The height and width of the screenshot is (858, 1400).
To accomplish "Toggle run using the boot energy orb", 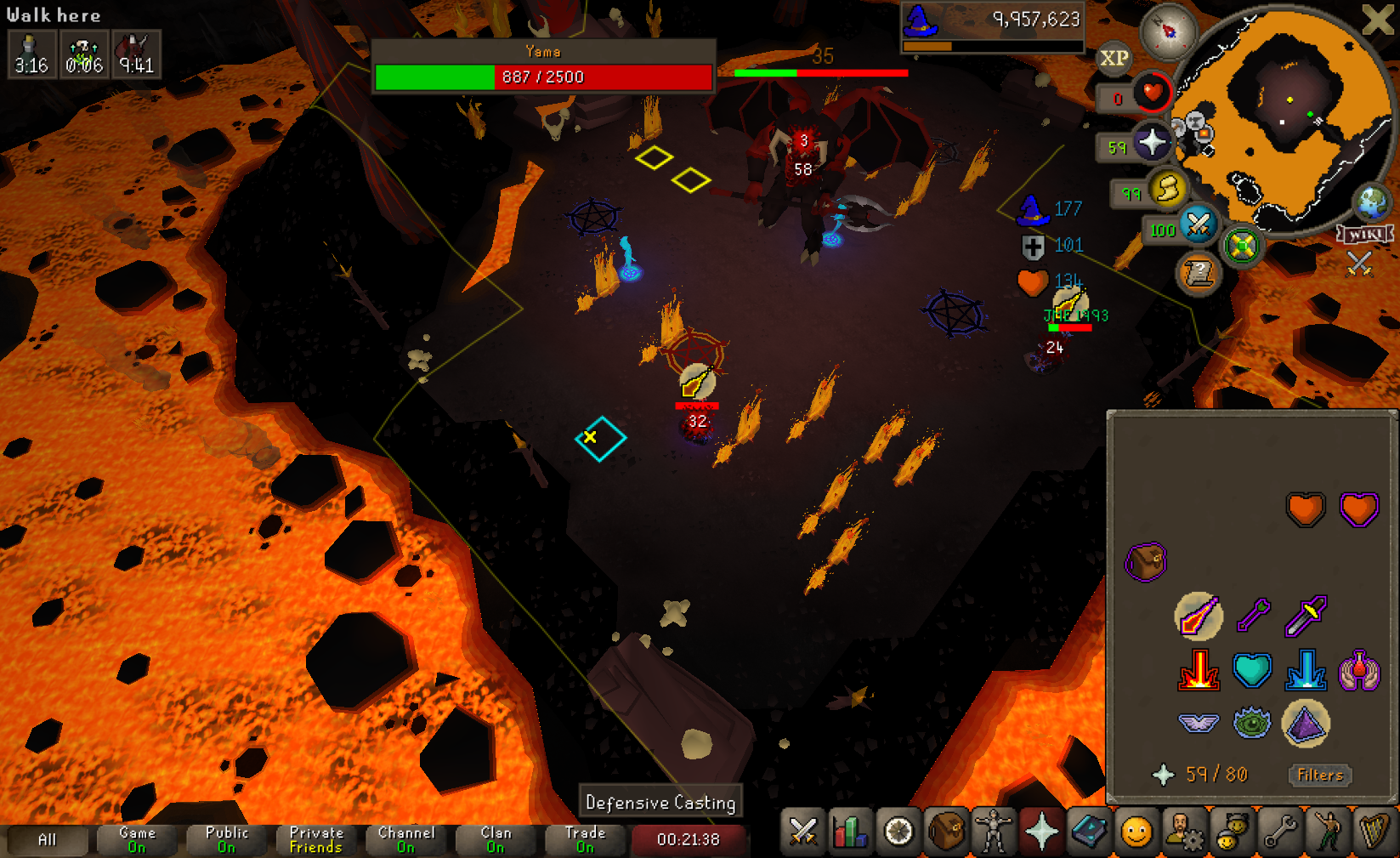I will 1168,189.
